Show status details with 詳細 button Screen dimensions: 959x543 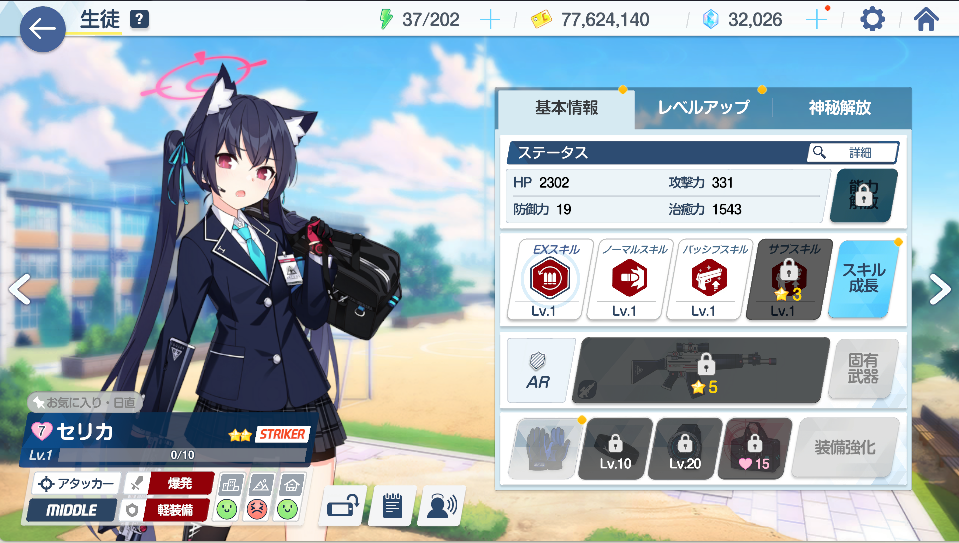(852, 152)
